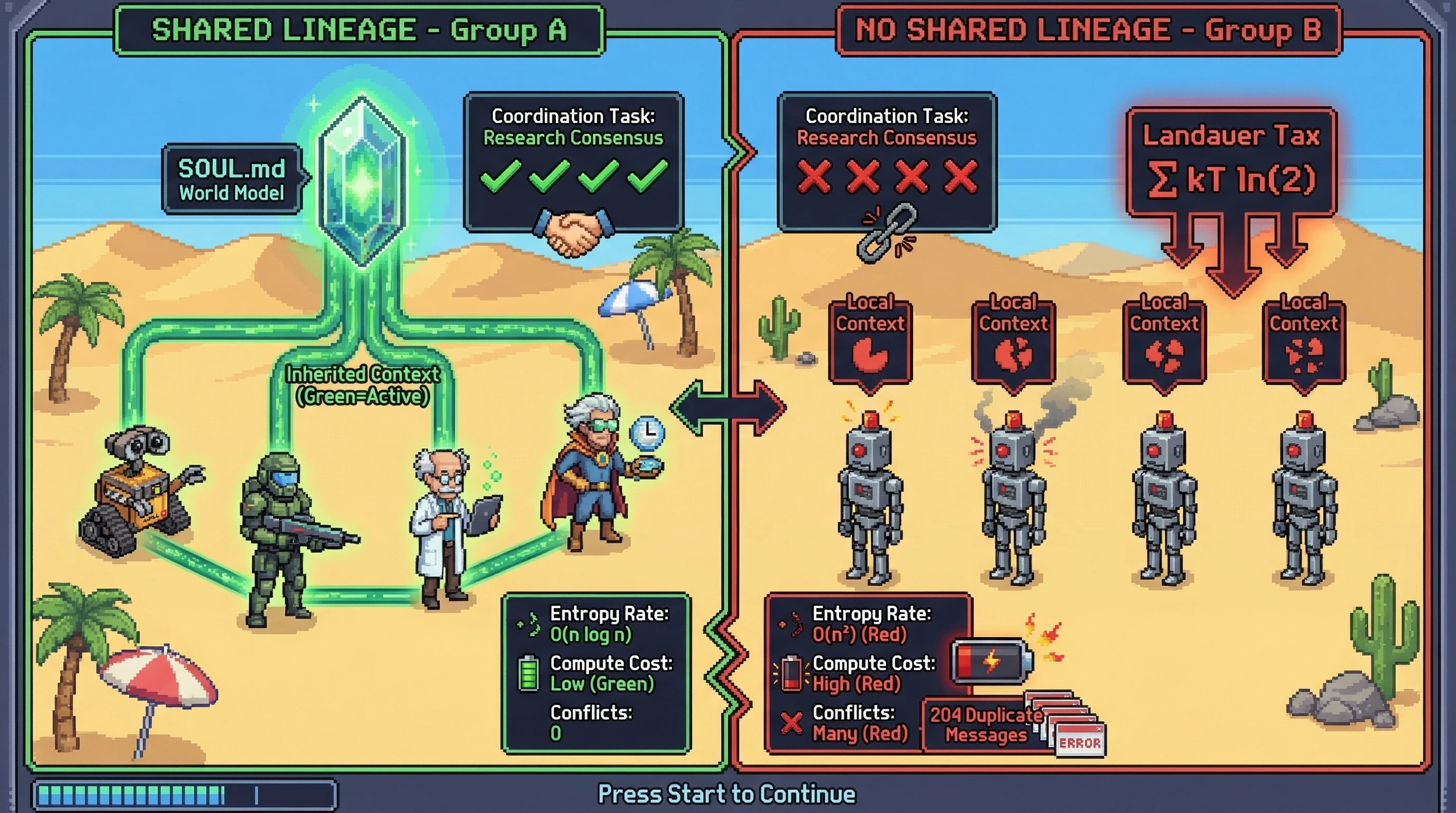Click the ERROR popup window
The image size is (1456, 813).
[x=1079, y=742]
